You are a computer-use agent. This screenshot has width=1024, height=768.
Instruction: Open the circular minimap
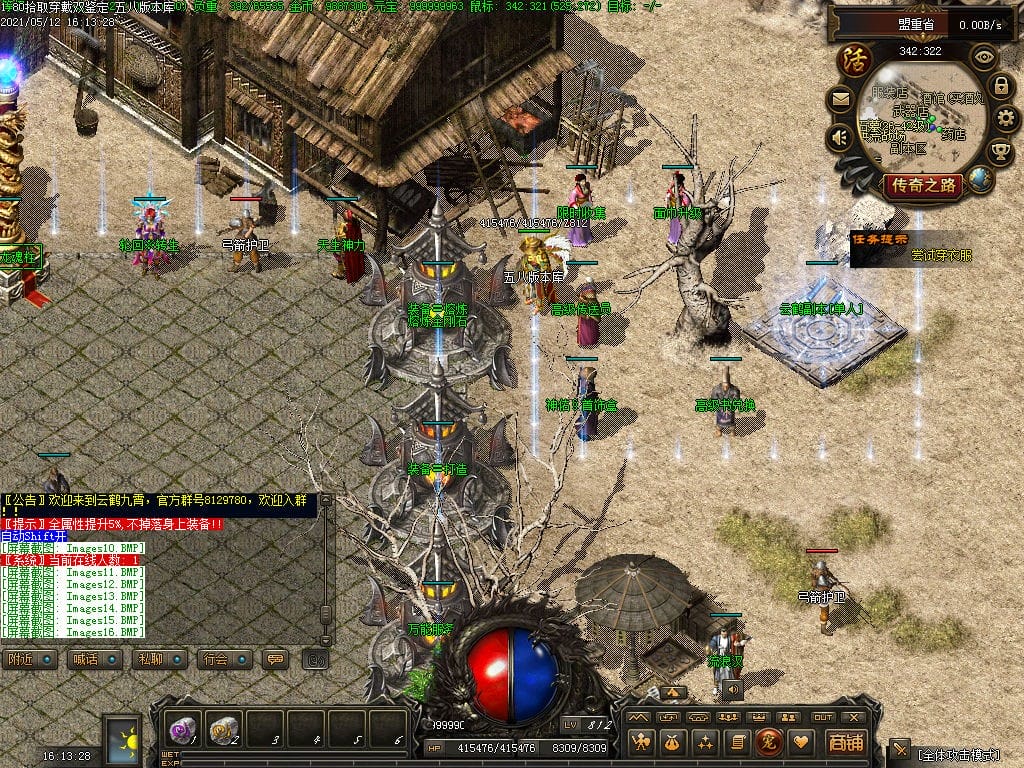(920, 118)
